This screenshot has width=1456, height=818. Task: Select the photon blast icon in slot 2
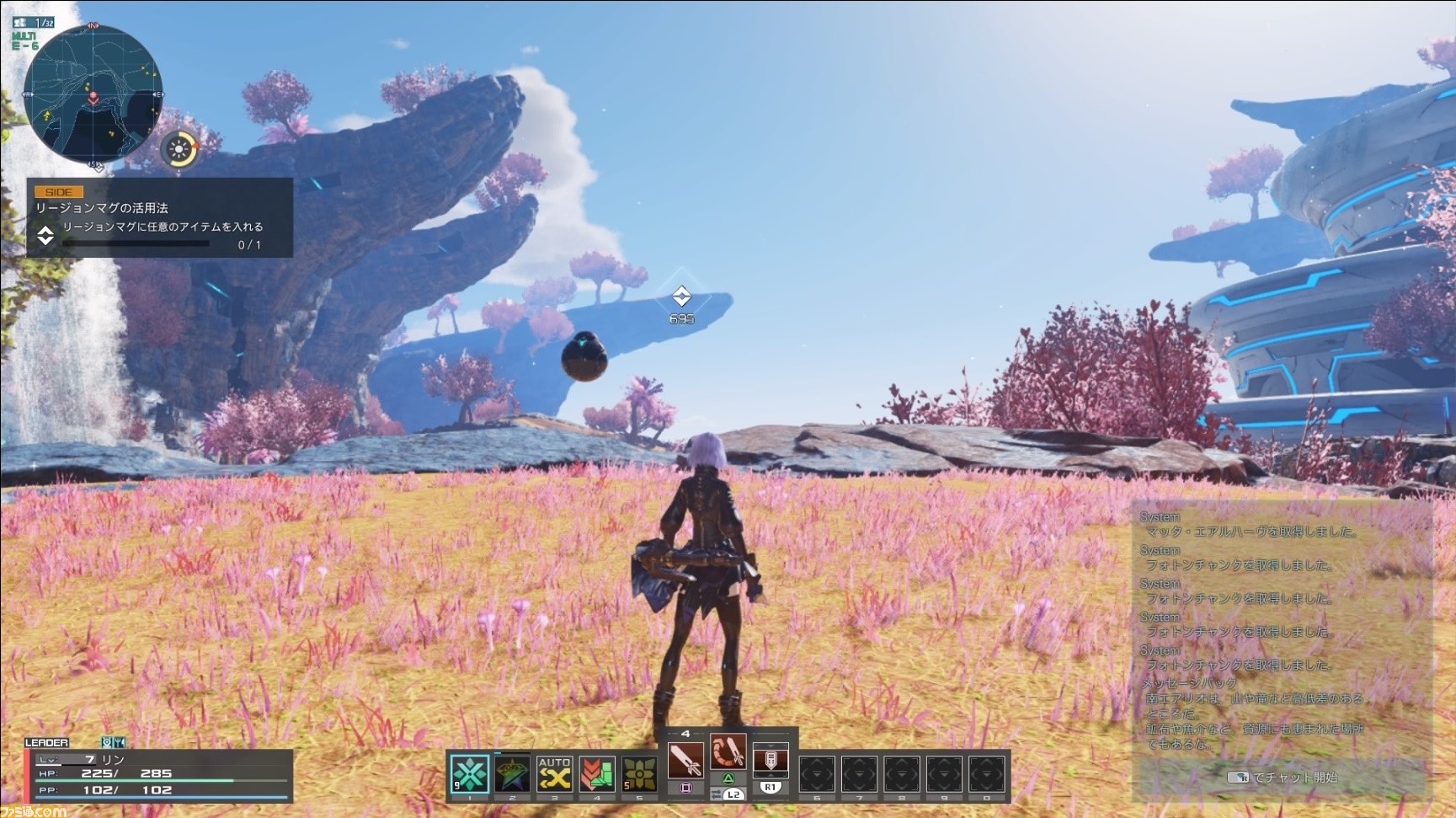[x=512, y=775]
